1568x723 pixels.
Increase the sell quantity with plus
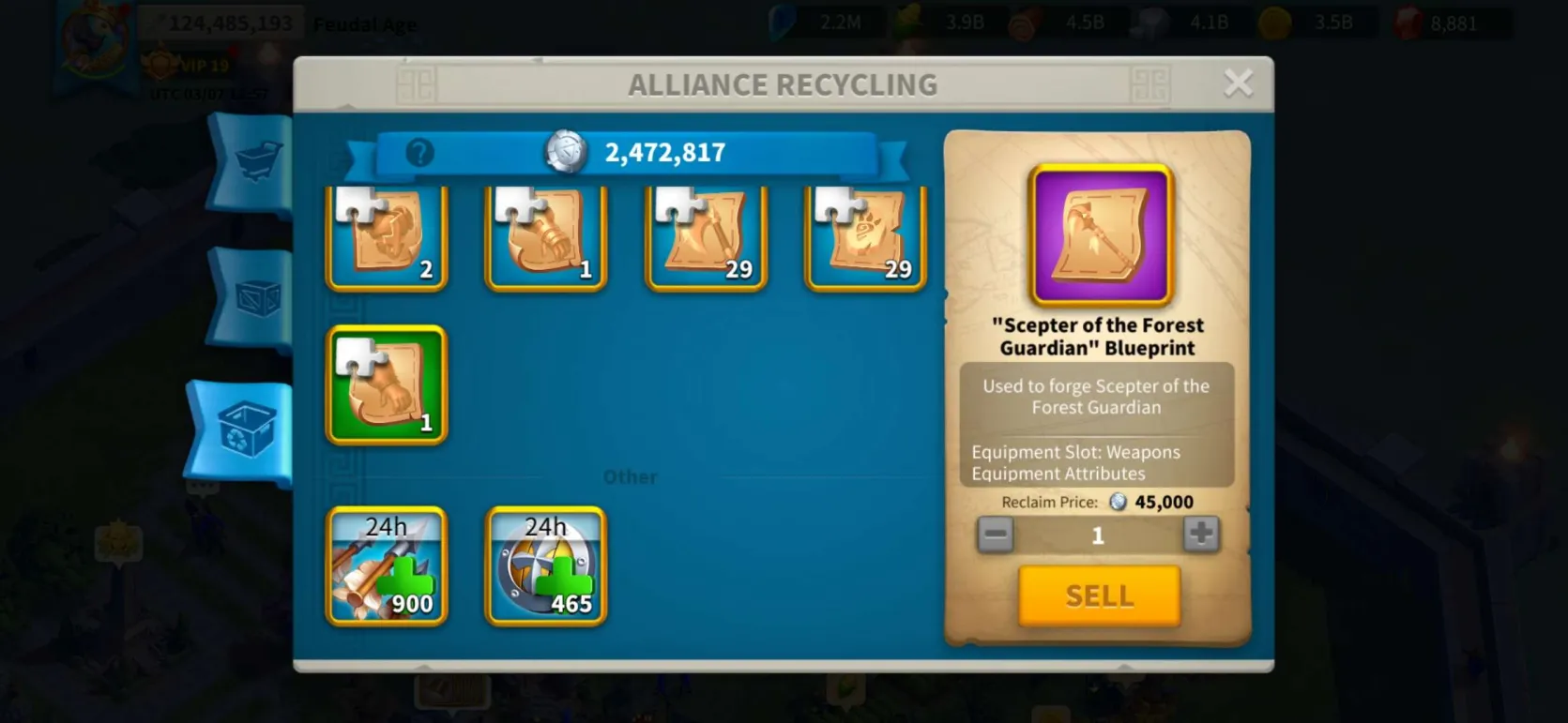1200,535
